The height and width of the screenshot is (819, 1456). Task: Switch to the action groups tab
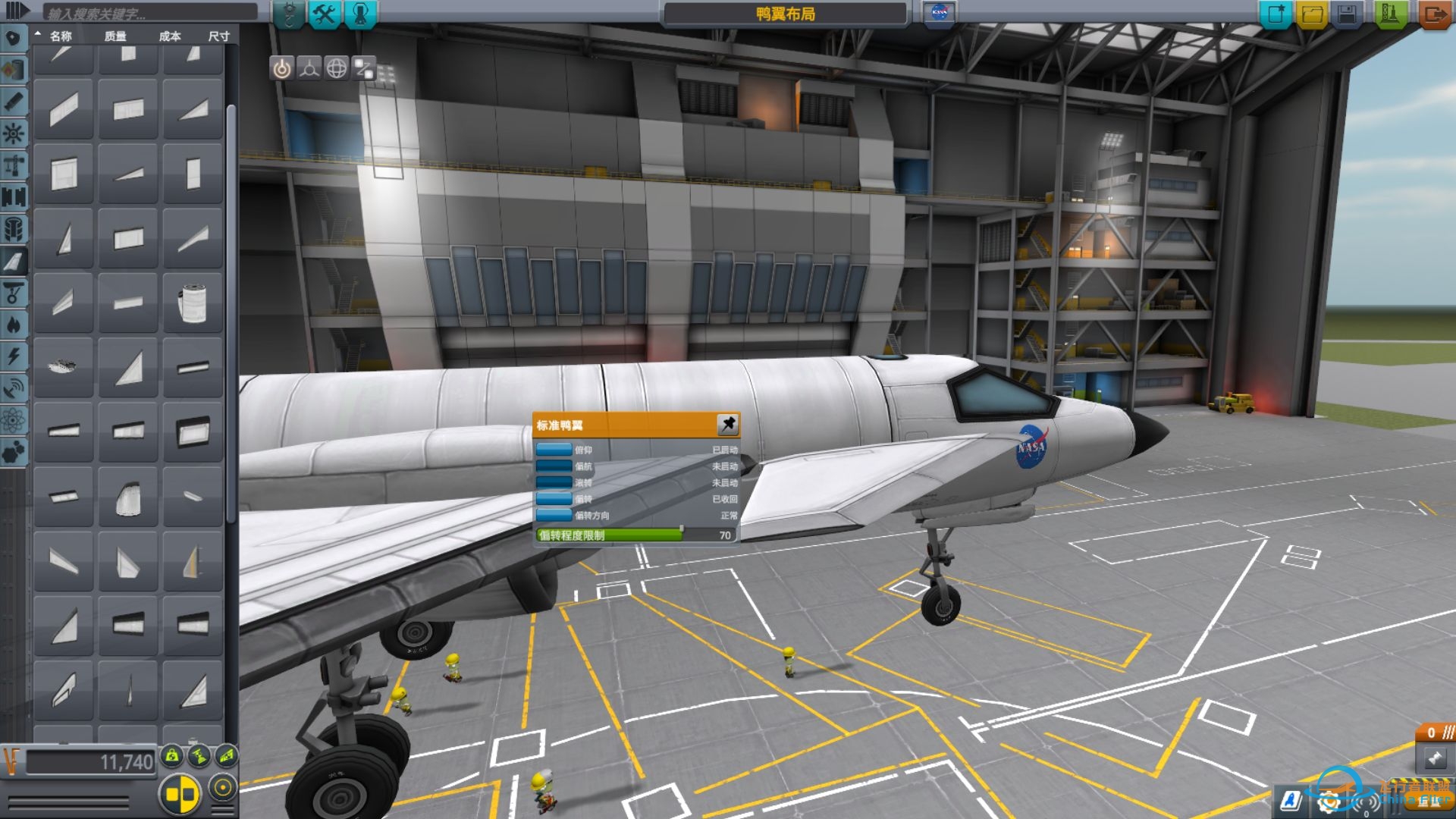click(x=325, y=14)
